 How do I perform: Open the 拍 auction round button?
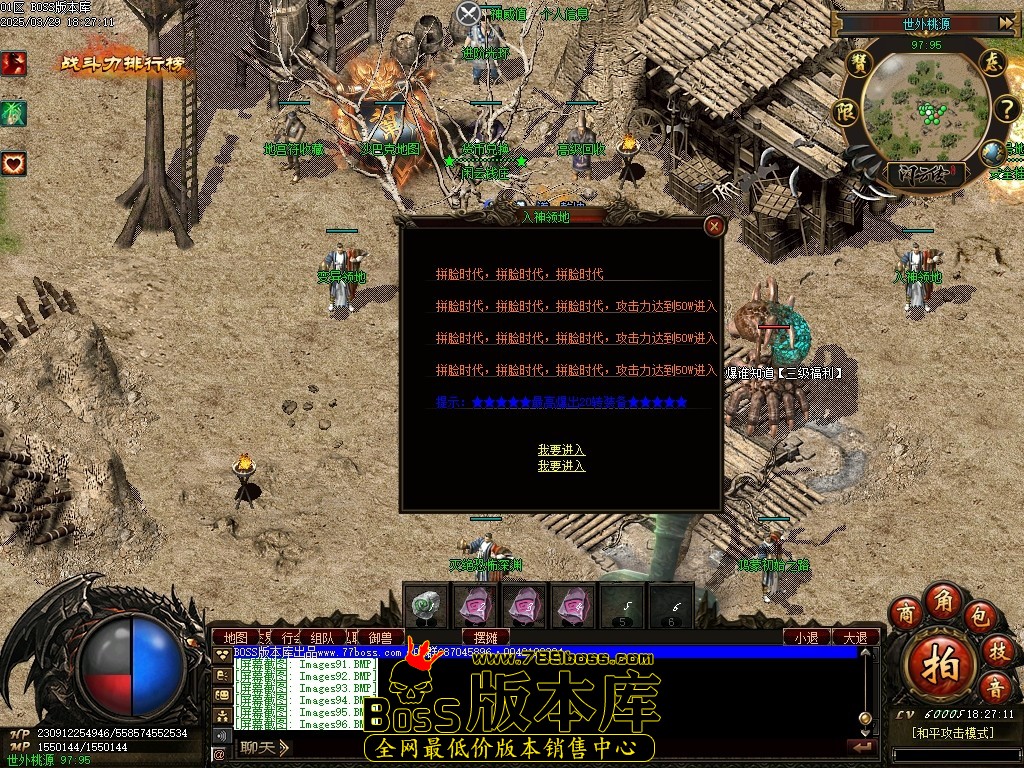[939, 658]
